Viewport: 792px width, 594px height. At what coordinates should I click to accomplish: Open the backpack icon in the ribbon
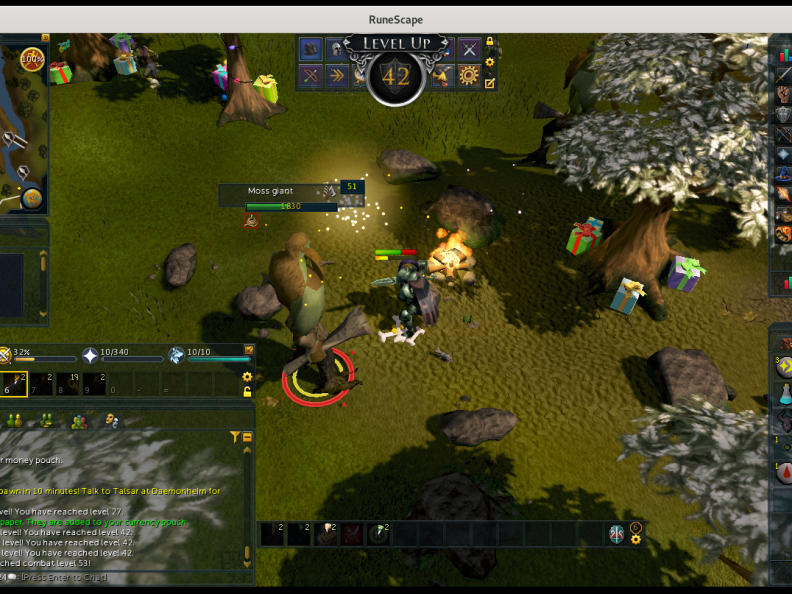311,48
